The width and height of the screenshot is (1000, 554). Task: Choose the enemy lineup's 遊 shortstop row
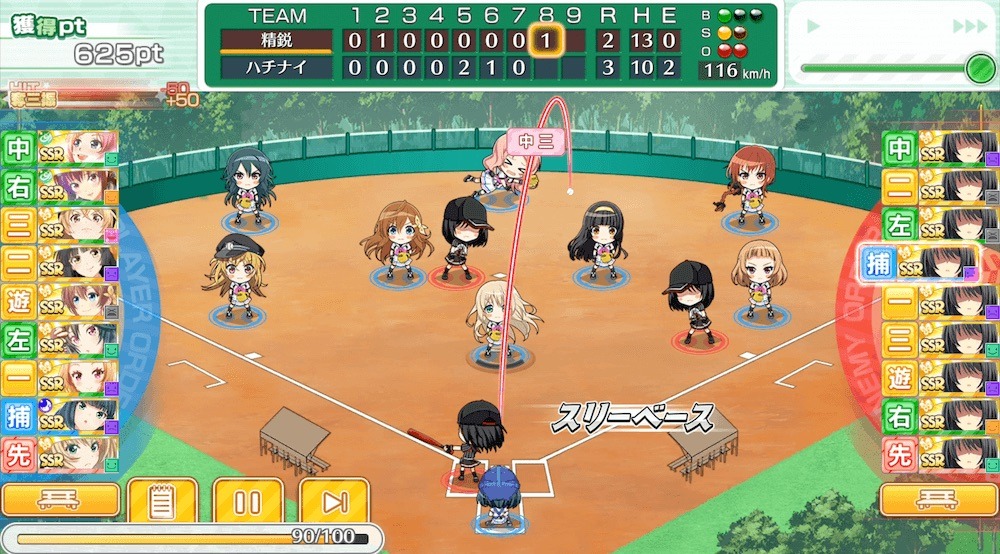(938, 378)
